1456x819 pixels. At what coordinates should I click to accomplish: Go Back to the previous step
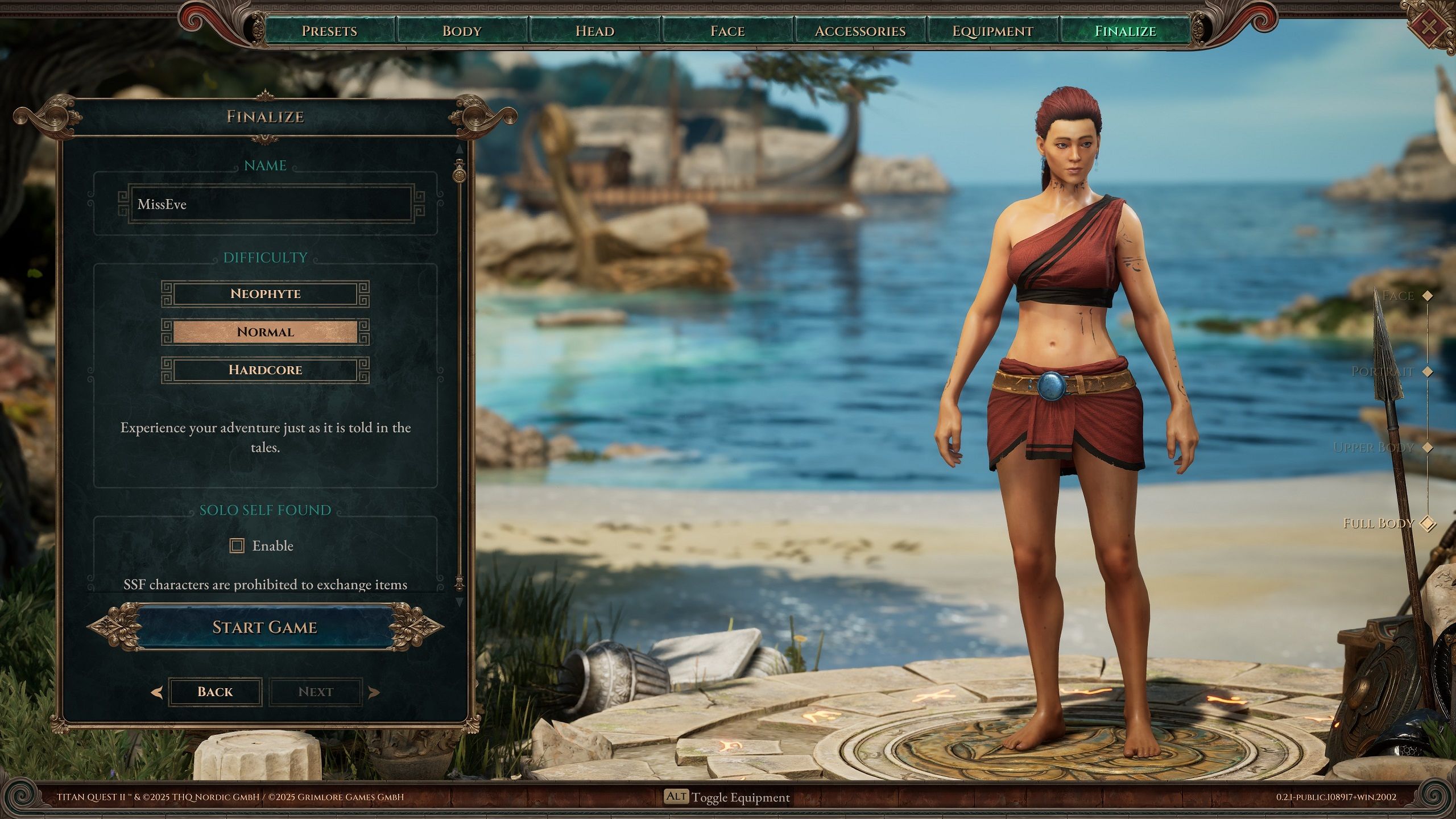(x=215, y=692)
